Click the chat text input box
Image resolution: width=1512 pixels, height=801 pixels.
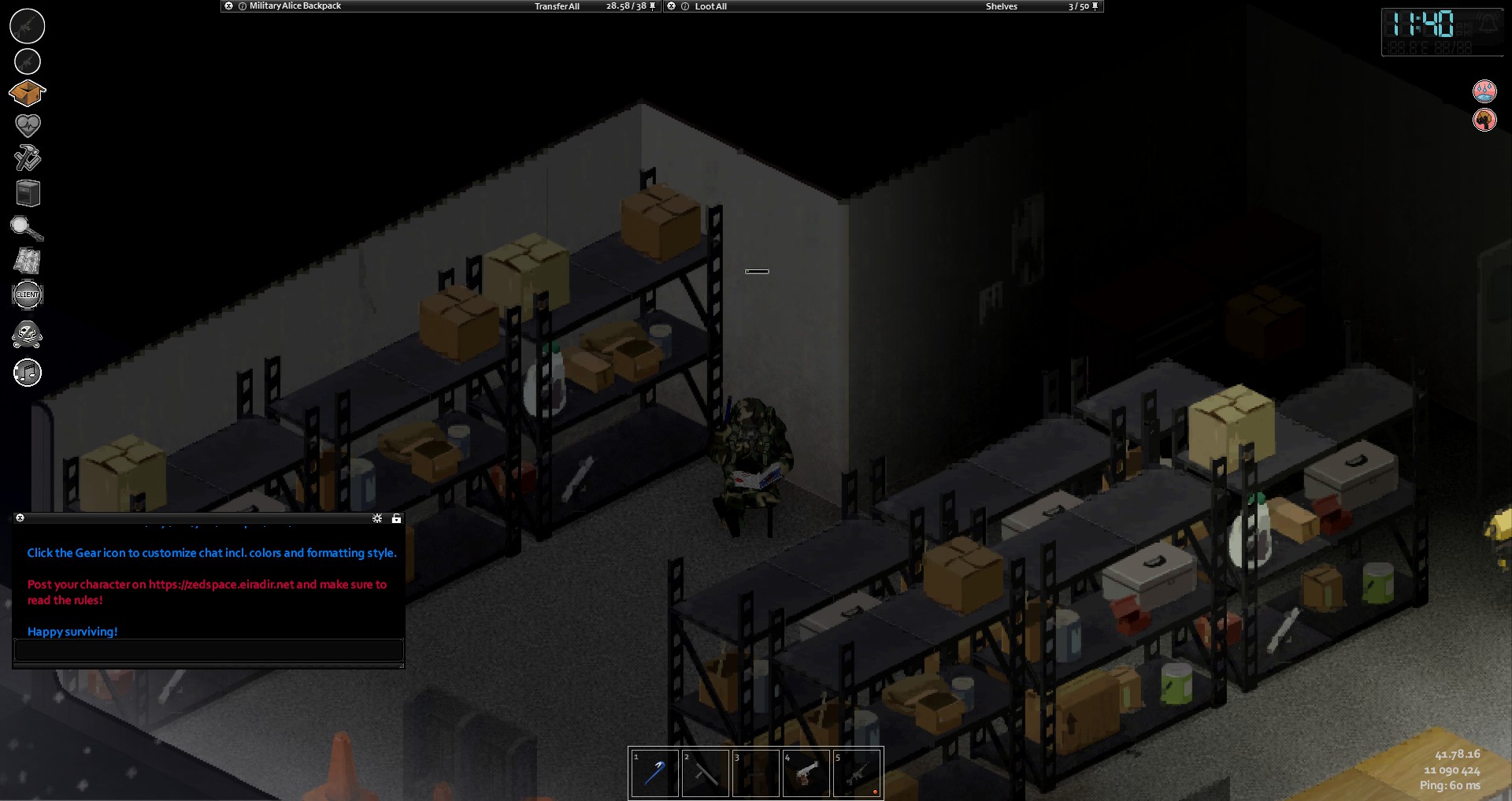point(209,650)
